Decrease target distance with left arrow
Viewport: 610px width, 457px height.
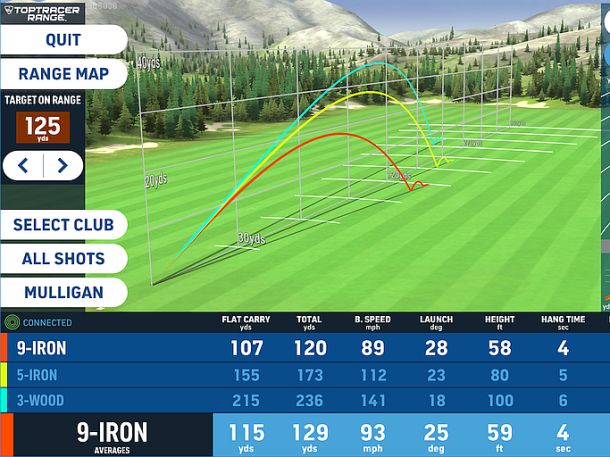22,166
